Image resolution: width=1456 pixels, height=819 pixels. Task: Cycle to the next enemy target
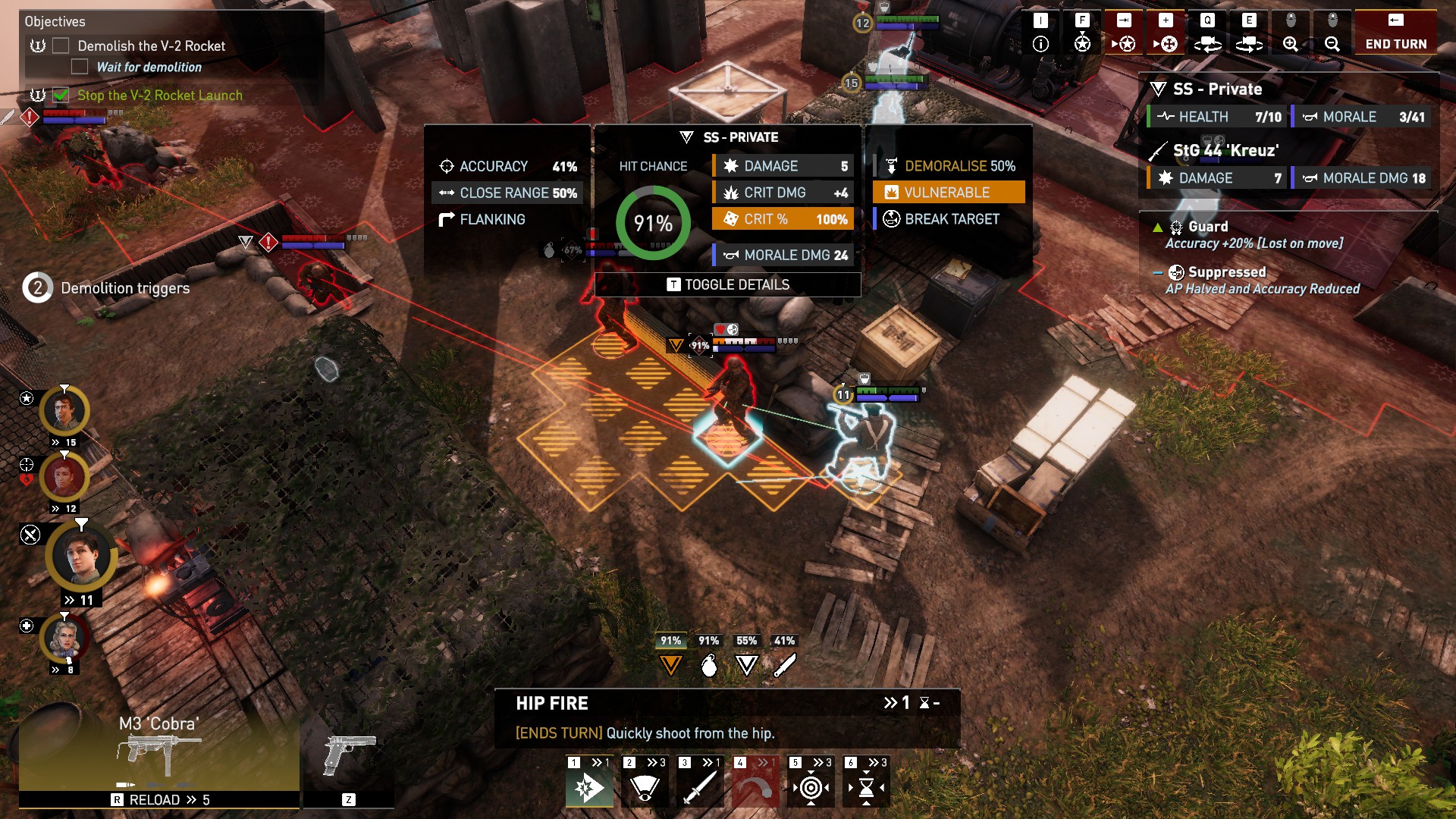point(1166,33)
